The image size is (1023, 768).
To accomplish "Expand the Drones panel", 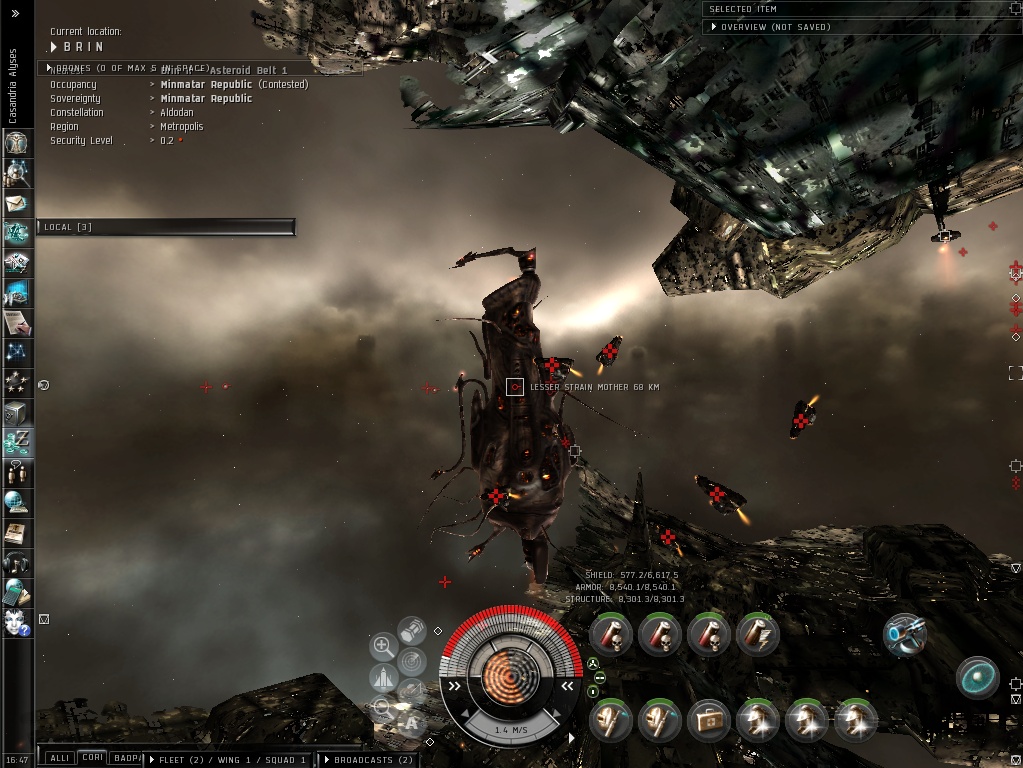I will [130, 68].
